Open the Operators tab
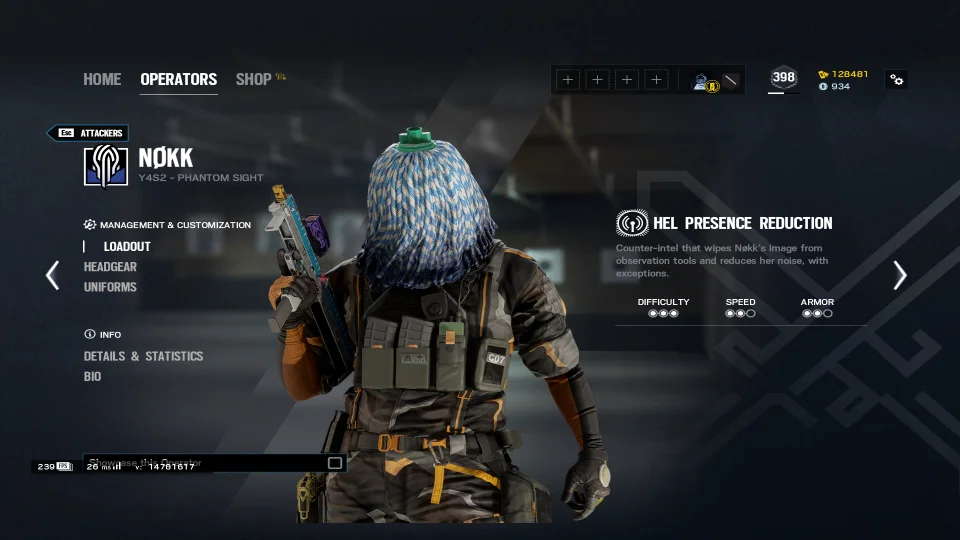Viewport: 960px width, 540px height. pos(178,79)
